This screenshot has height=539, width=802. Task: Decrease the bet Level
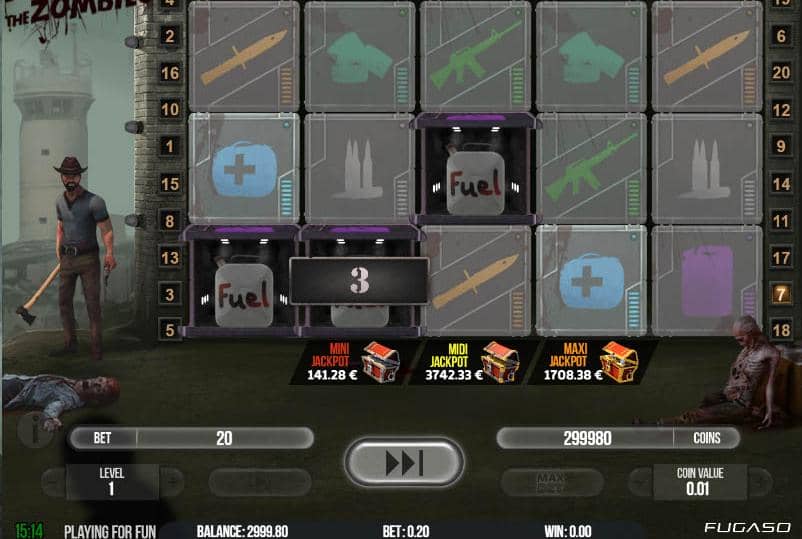coord(54,481)
